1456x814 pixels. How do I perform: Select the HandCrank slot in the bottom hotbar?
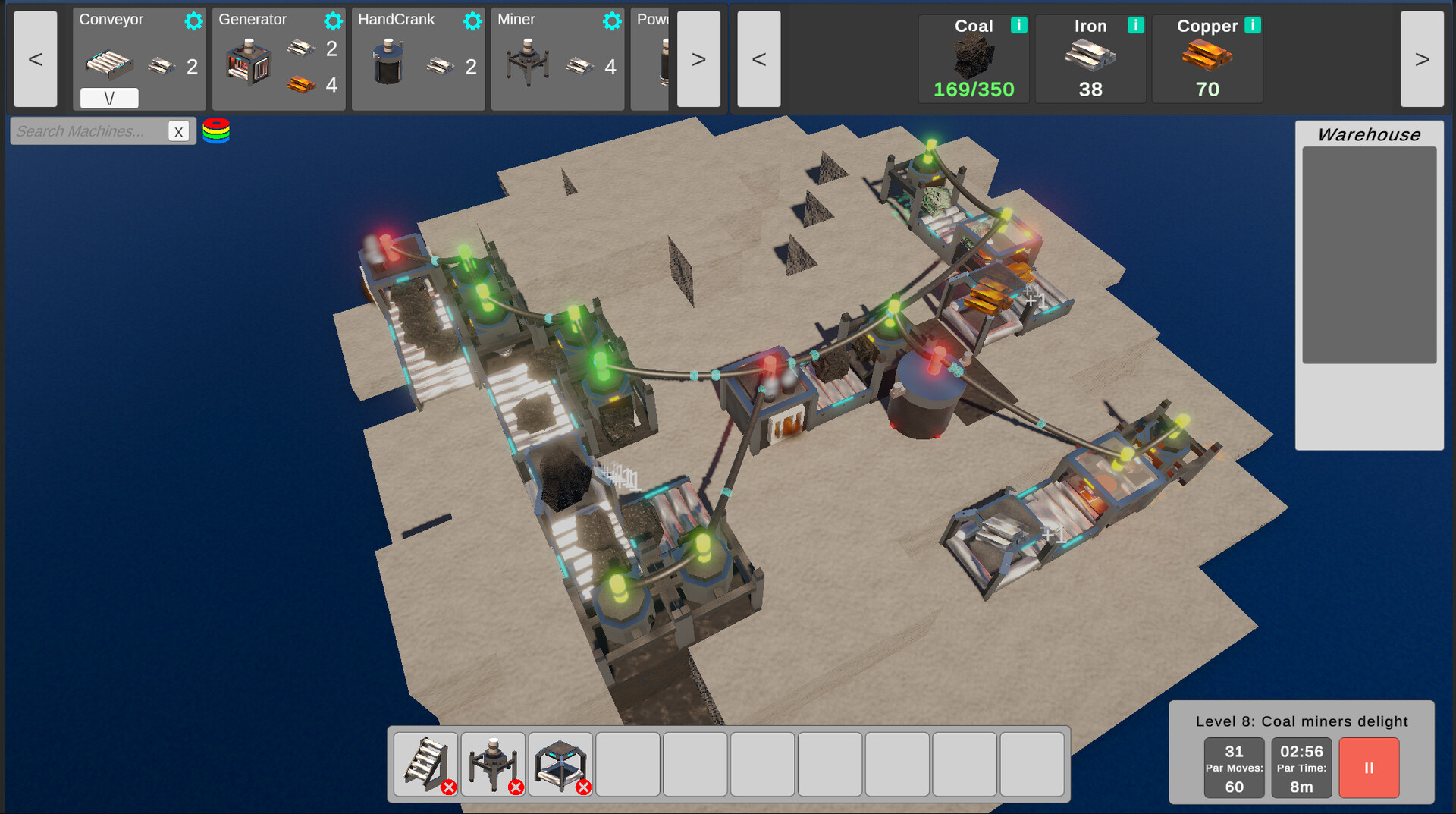pos(493,763)
